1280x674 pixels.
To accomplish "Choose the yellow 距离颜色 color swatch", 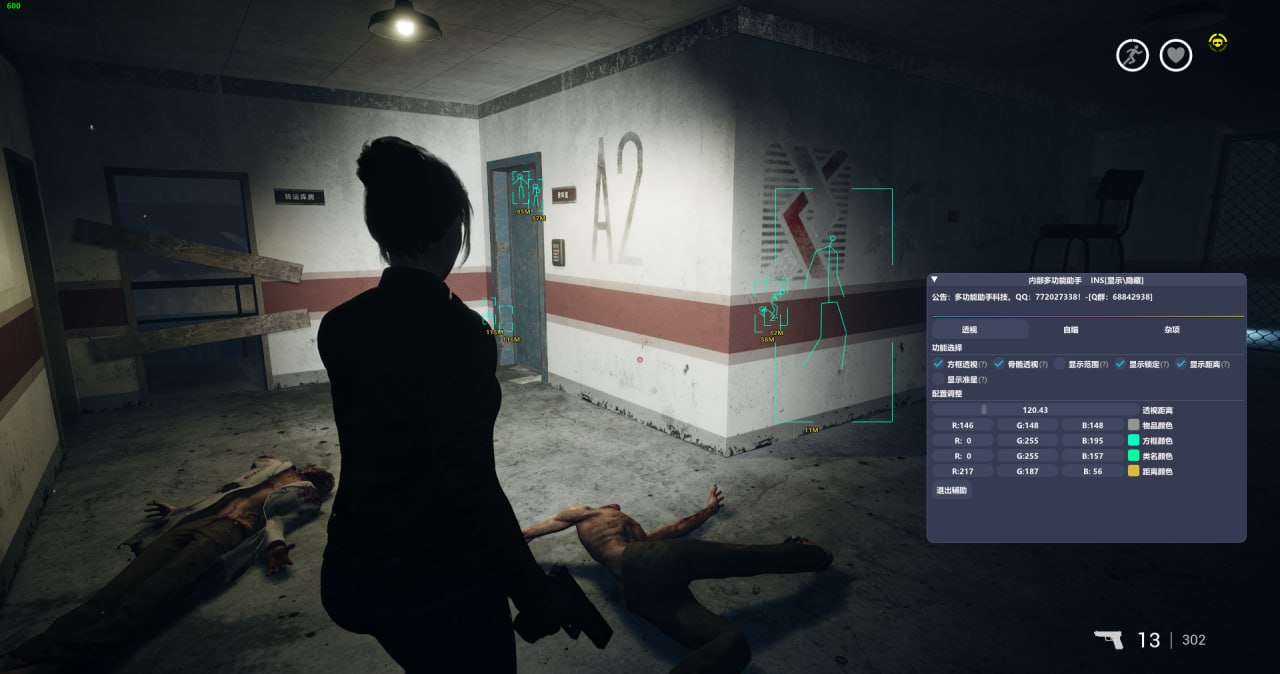I will click(x=1134, y=470).
